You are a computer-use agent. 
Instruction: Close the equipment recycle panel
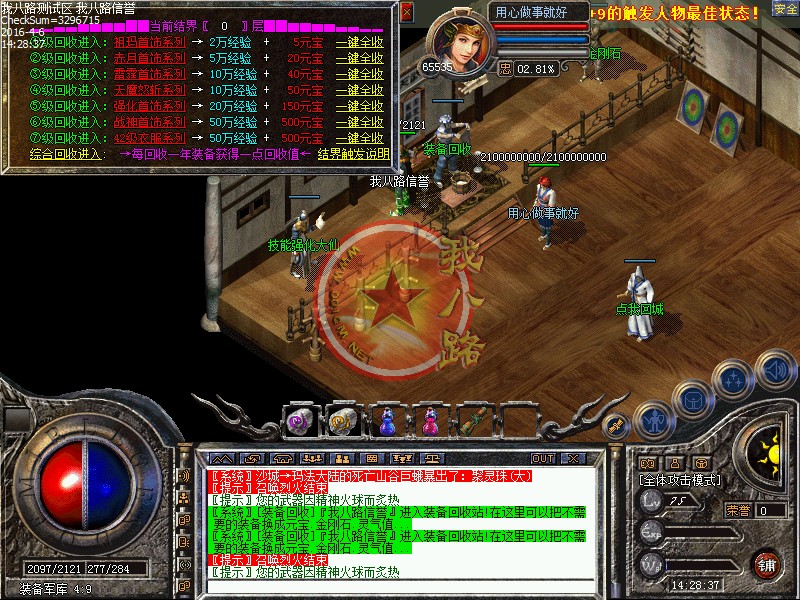click(x=406, y=13)
